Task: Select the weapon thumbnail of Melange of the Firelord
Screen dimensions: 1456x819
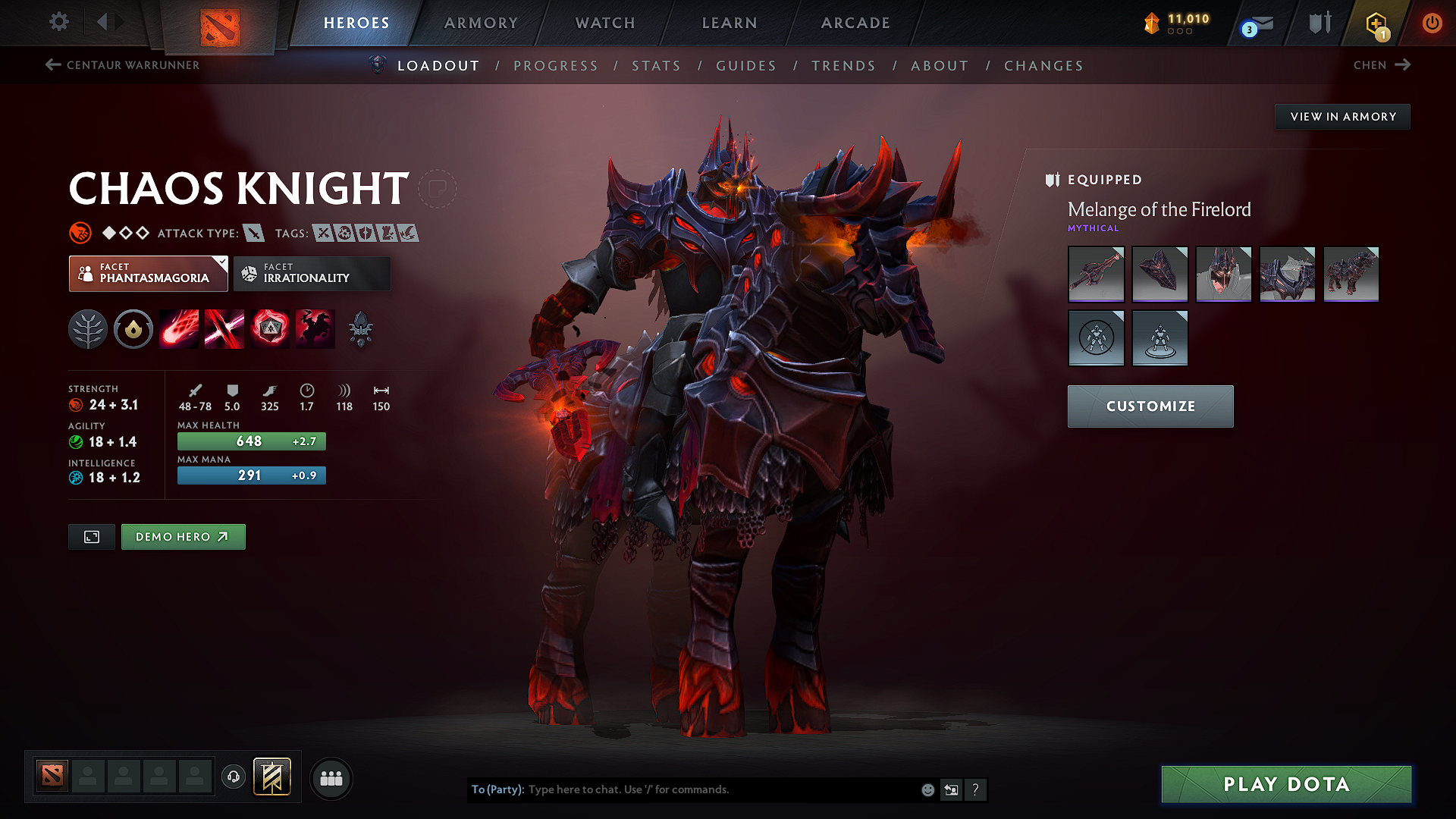Action: click(1096, 274)
